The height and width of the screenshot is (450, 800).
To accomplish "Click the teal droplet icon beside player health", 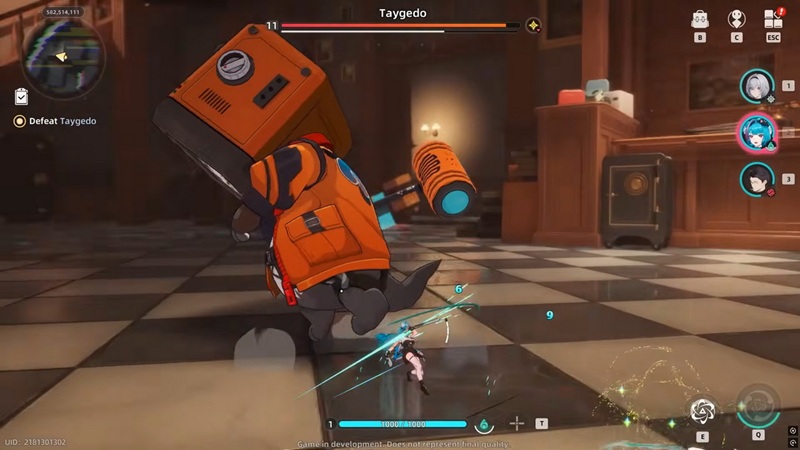I will coord(485,424).
